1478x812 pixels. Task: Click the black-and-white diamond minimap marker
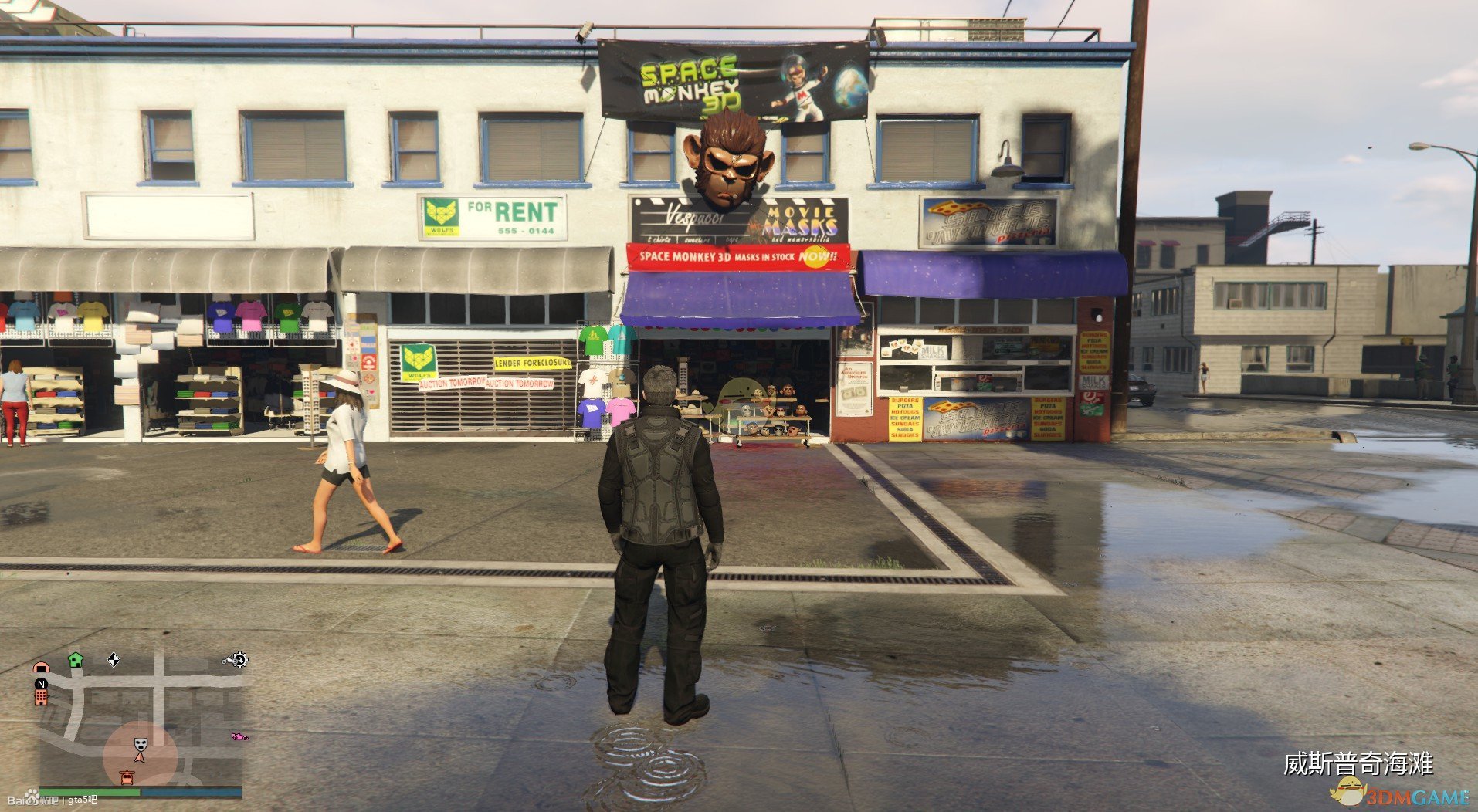click(114, 659)
